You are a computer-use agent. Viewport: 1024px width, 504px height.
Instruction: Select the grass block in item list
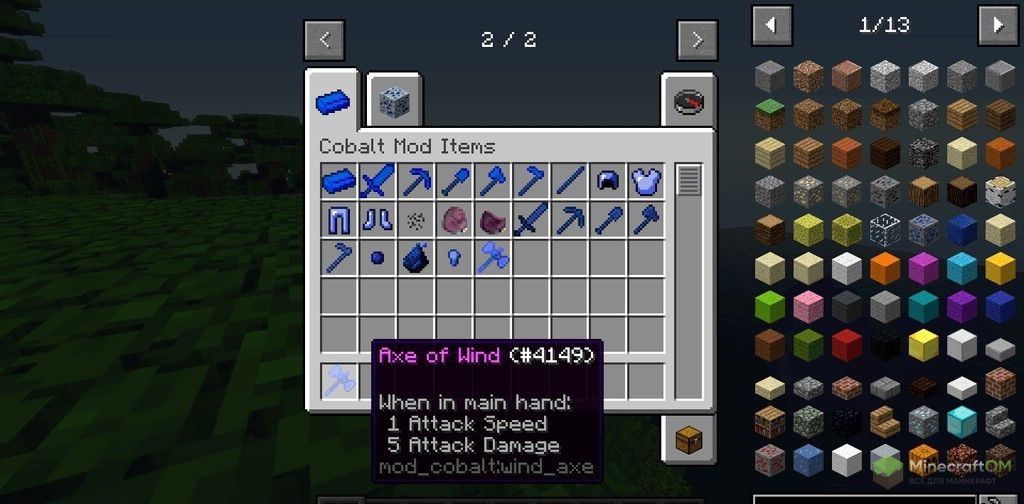[x=770, y=115]
